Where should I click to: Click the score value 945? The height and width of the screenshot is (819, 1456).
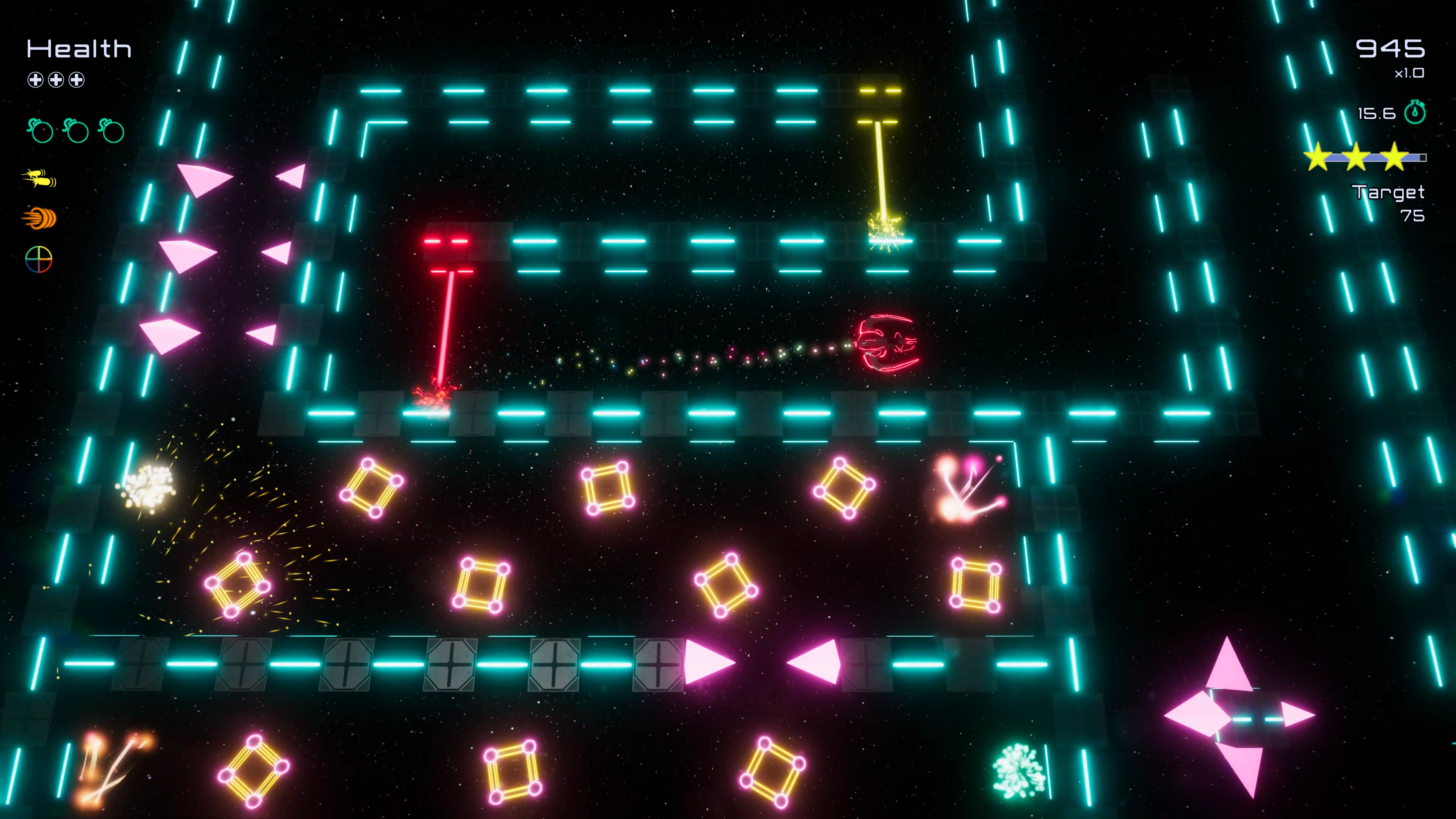click(1392, 48)
